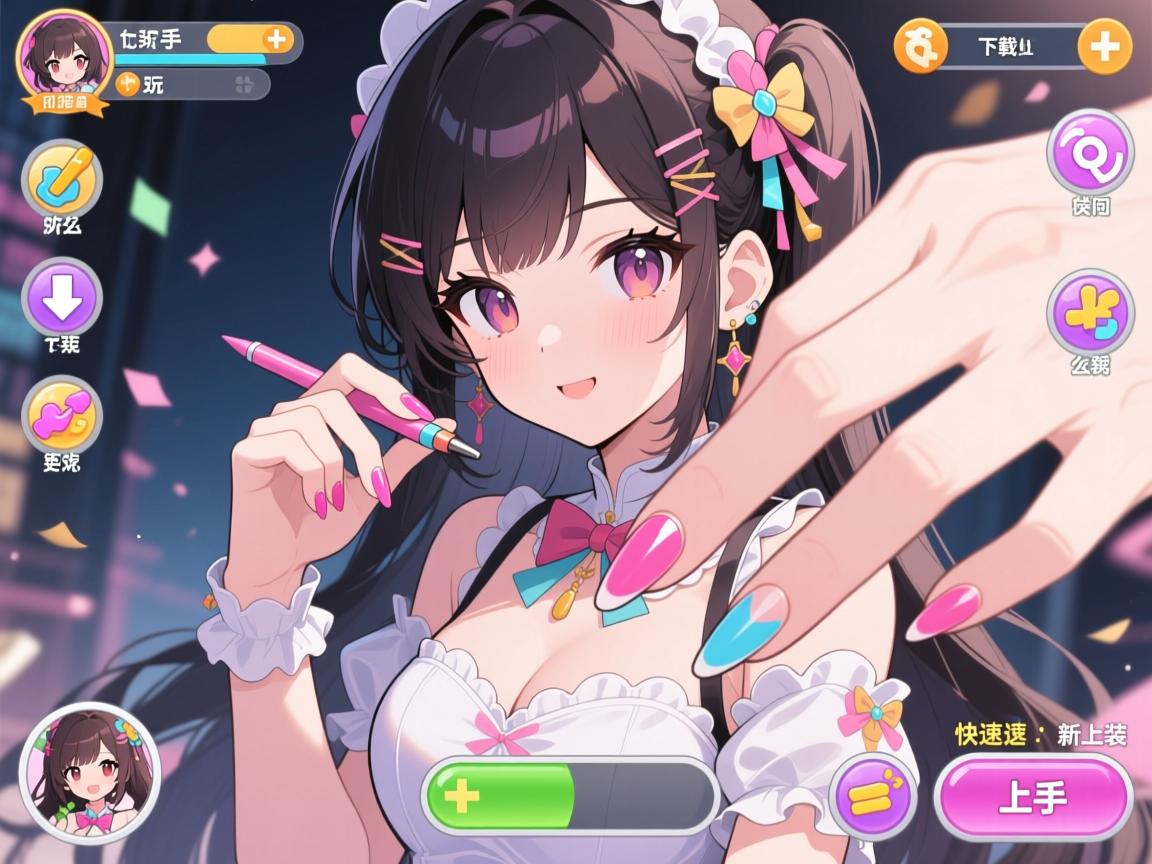Activate the purple swirl button
Image resolution: width=1152 pixels, height=864 pixels.
point(1089,153)
